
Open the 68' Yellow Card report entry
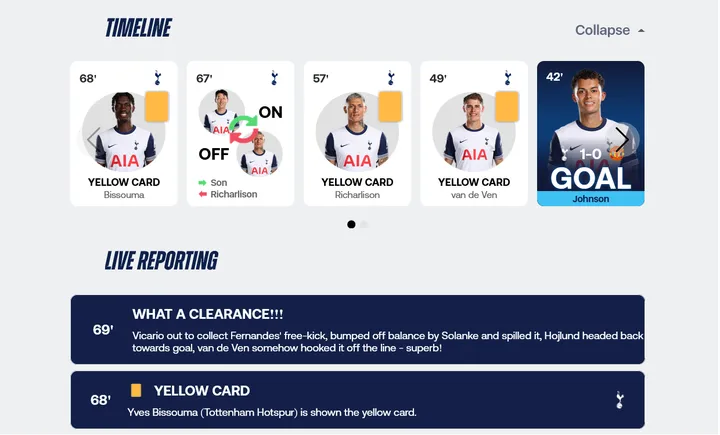357,400
